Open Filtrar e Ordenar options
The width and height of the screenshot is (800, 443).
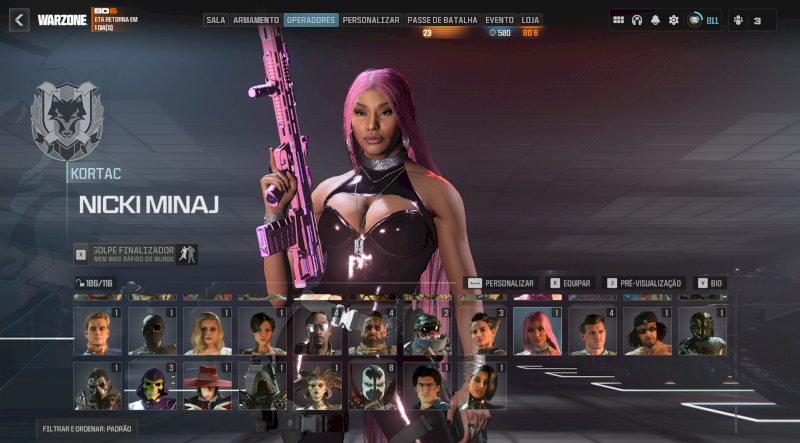(87, 428)
